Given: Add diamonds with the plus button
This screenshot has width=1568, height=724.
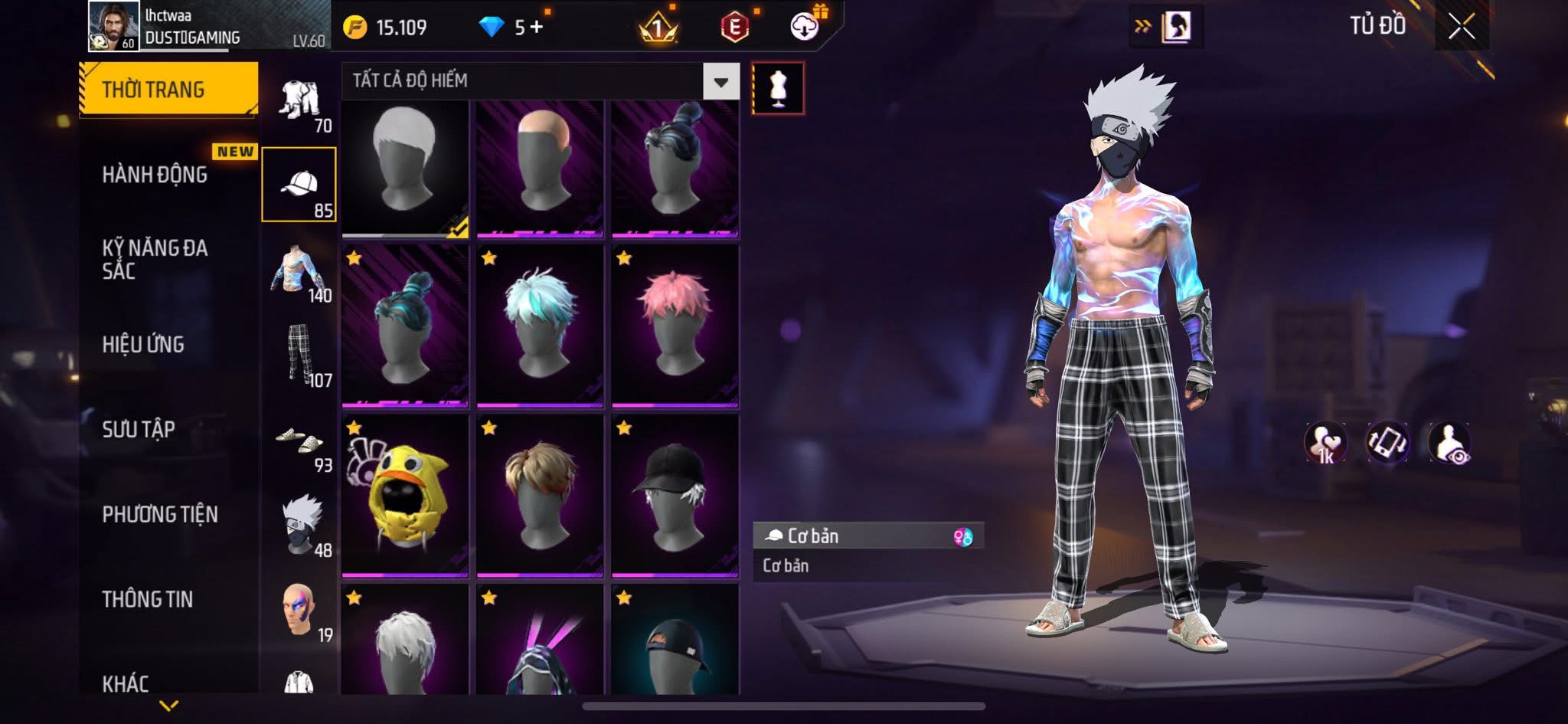Looking at the screenshot, I should tap(536, 28).
